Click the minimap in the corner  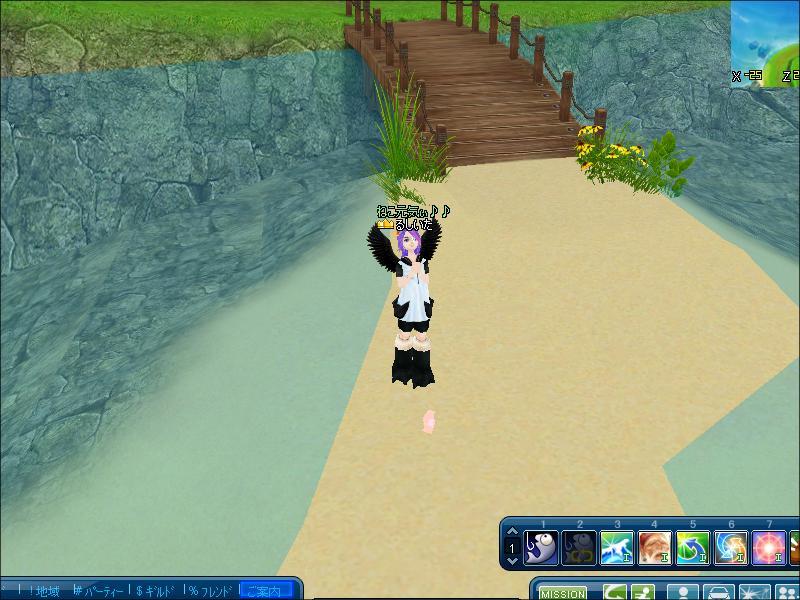click(766, 42)
